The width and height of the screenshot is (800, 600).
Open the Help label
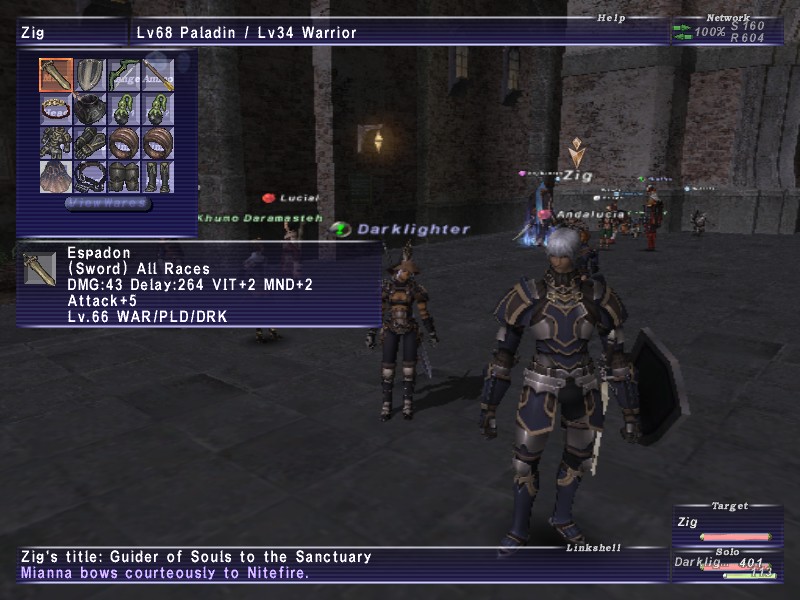[610, 17]
